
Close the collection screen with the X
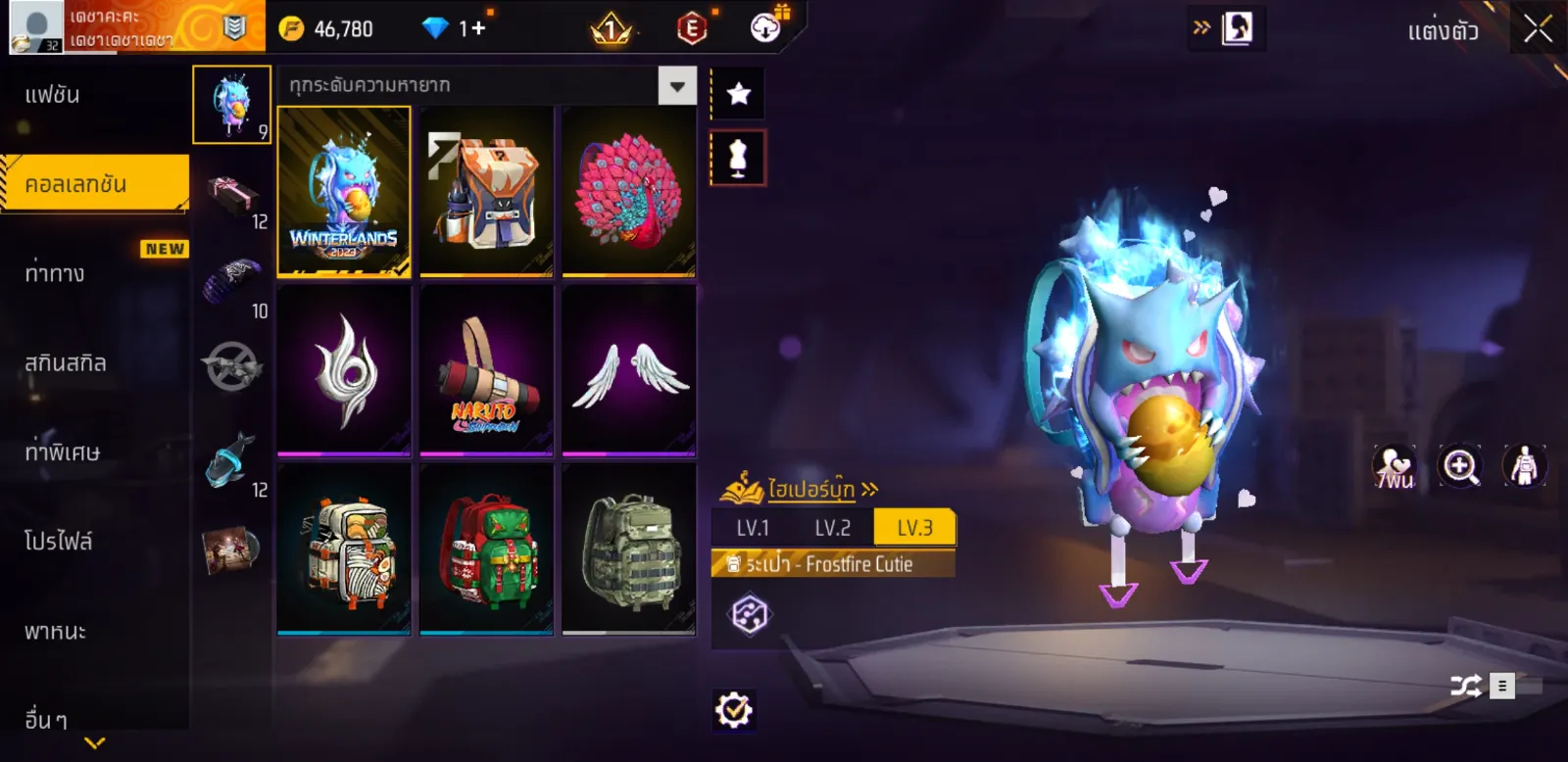coord(1538,29)
